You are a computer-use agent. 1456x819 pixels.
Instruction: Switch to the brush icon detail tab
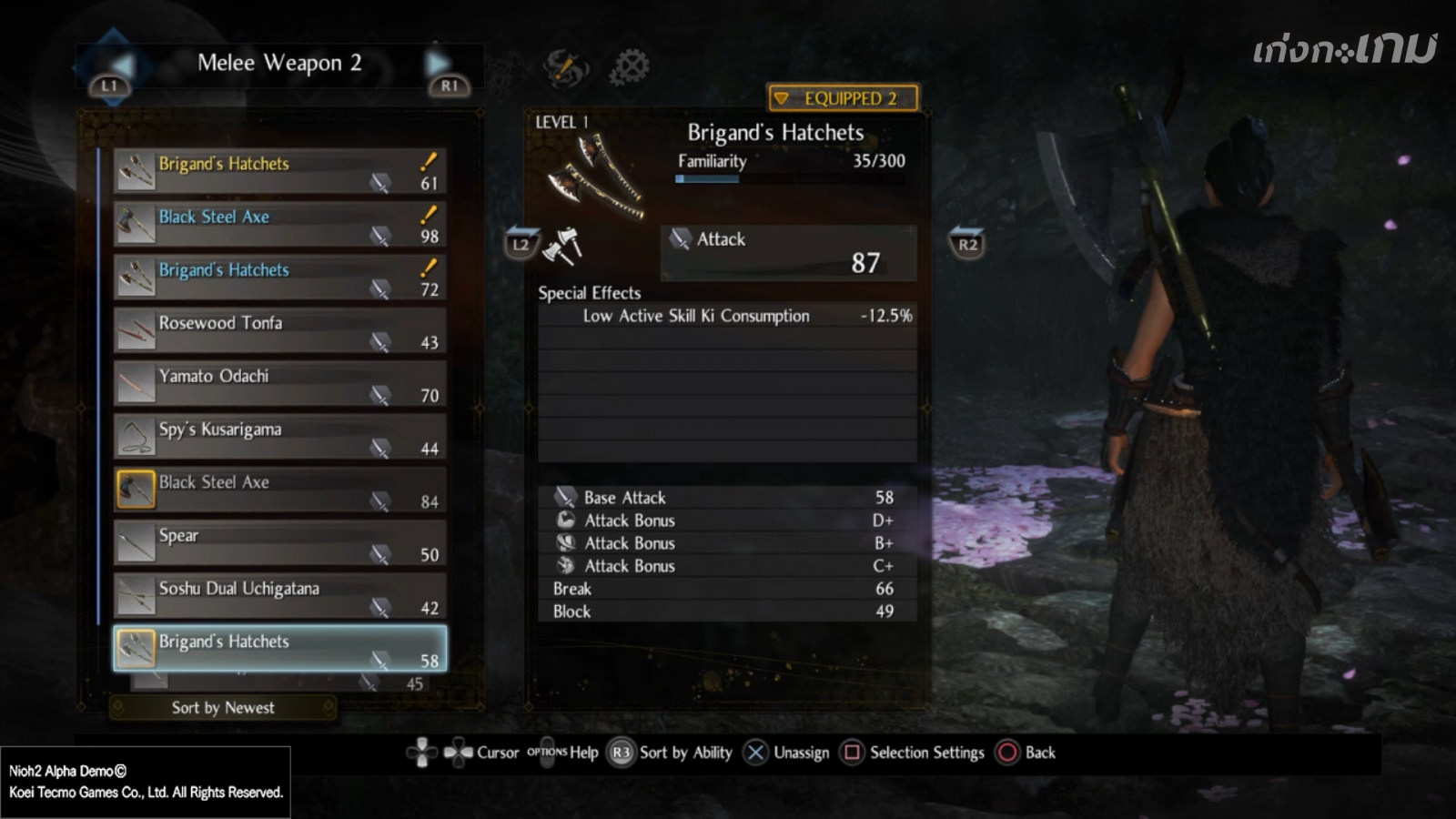[565, 67]
